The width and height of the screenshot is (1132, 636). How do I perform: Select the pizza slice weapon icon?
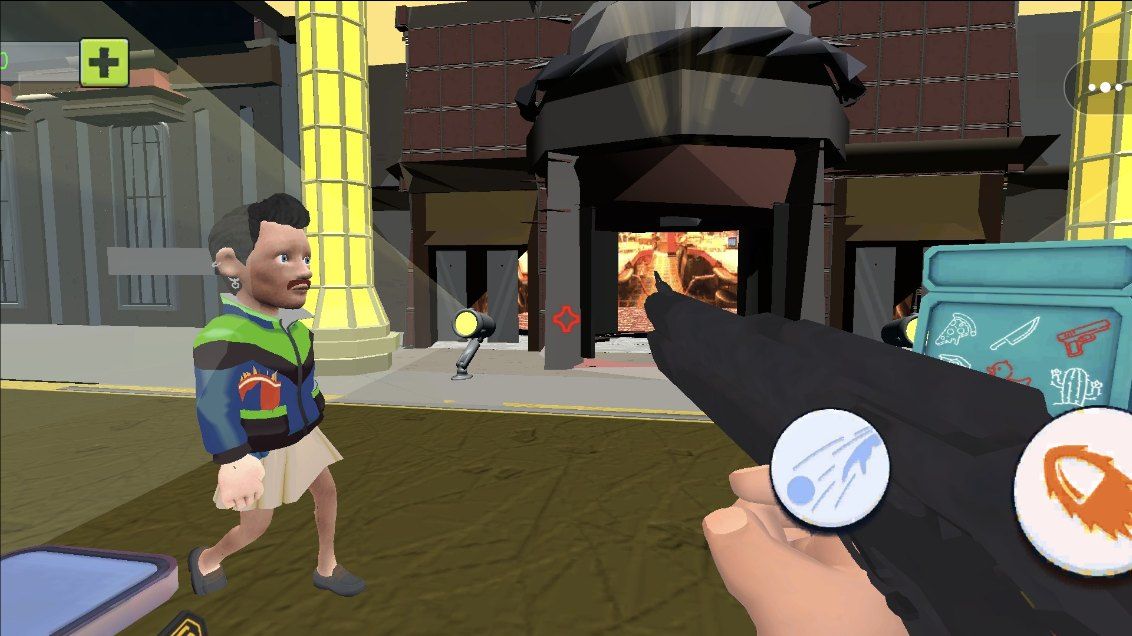pos(955,331)
